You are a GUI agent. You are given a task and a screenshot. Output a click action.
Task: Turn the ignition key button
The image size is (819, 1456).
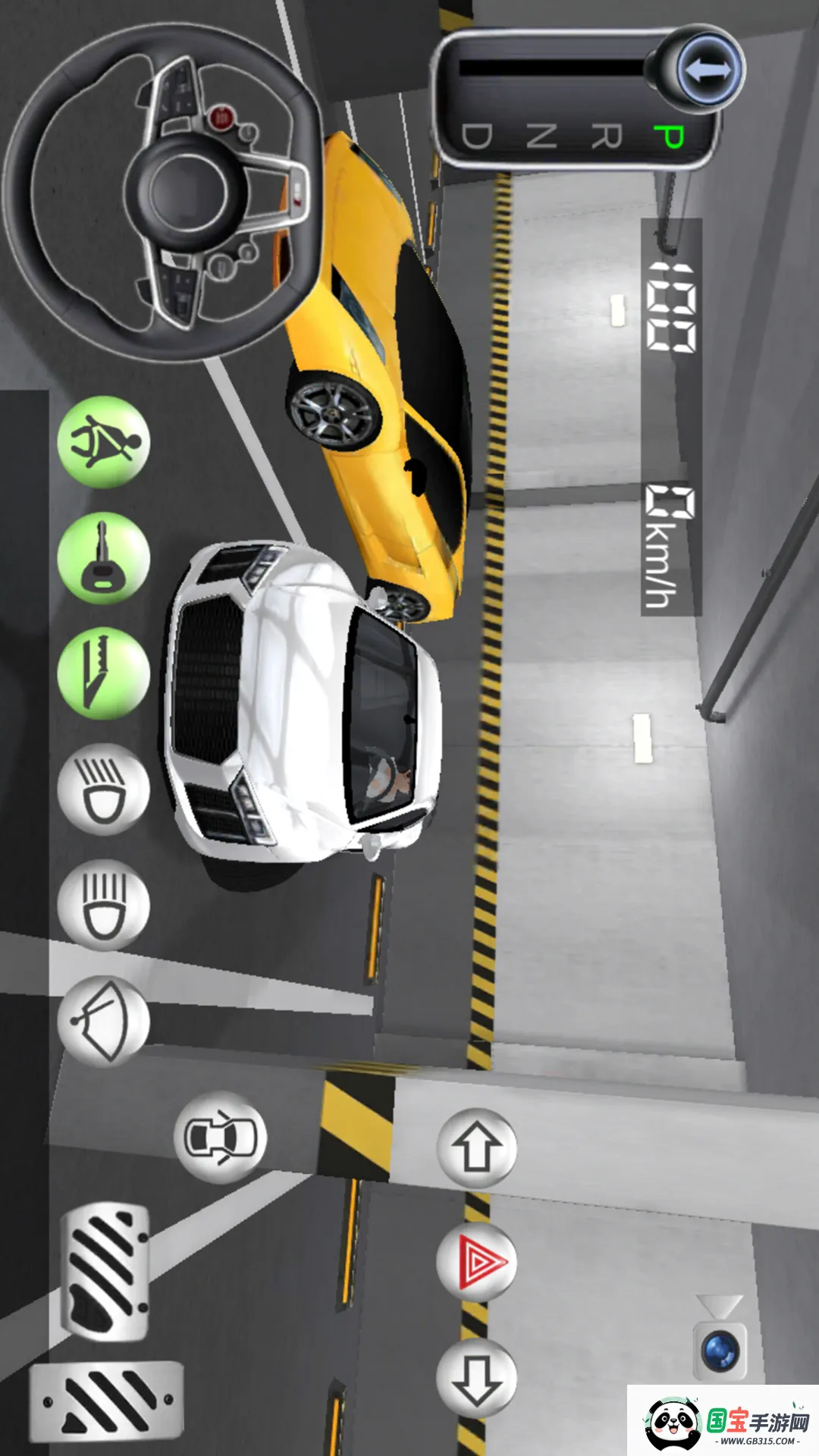[x=104, y=558]
